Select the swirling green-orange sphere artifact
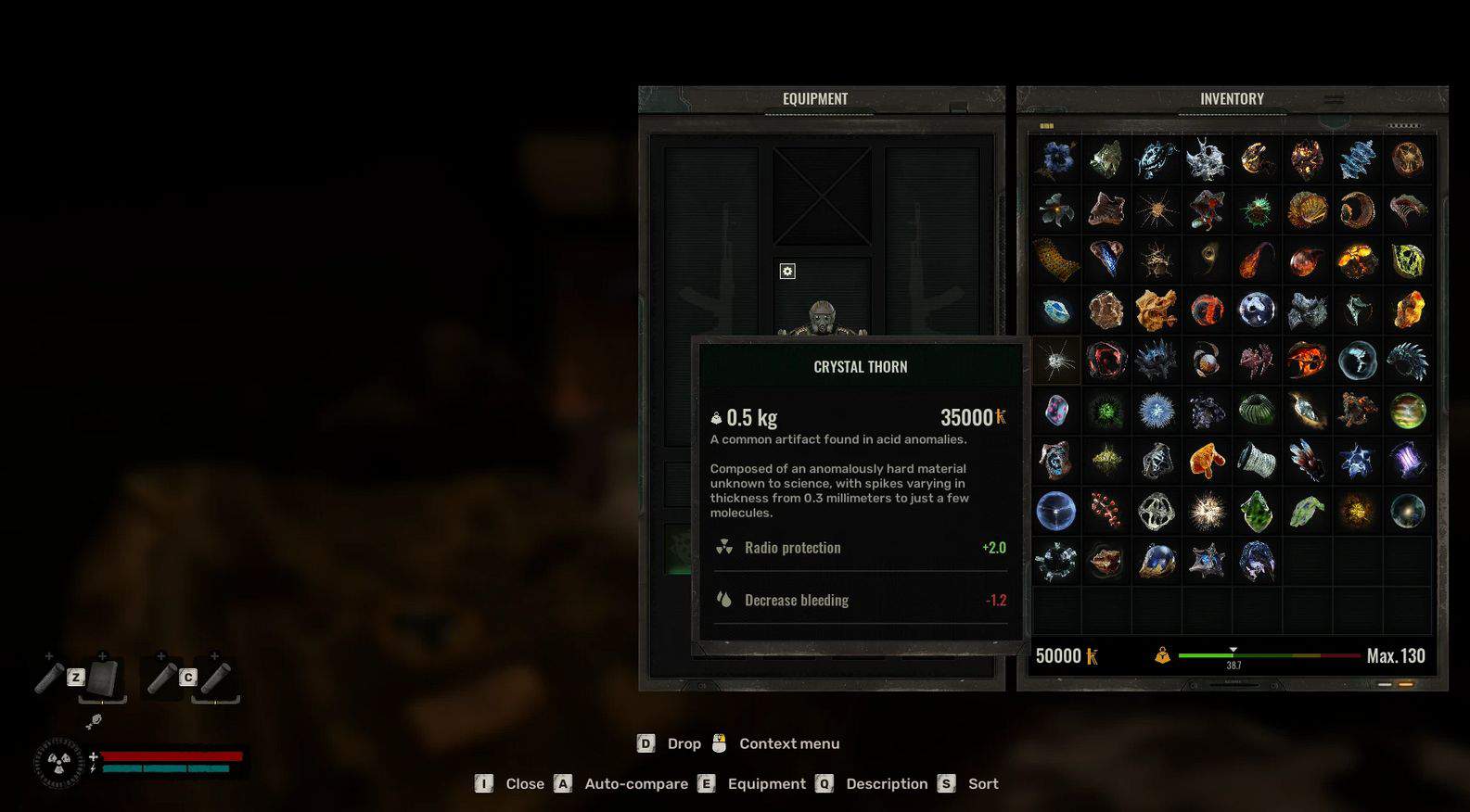This screenshot has width=1470, height=812. (1407, 411)
